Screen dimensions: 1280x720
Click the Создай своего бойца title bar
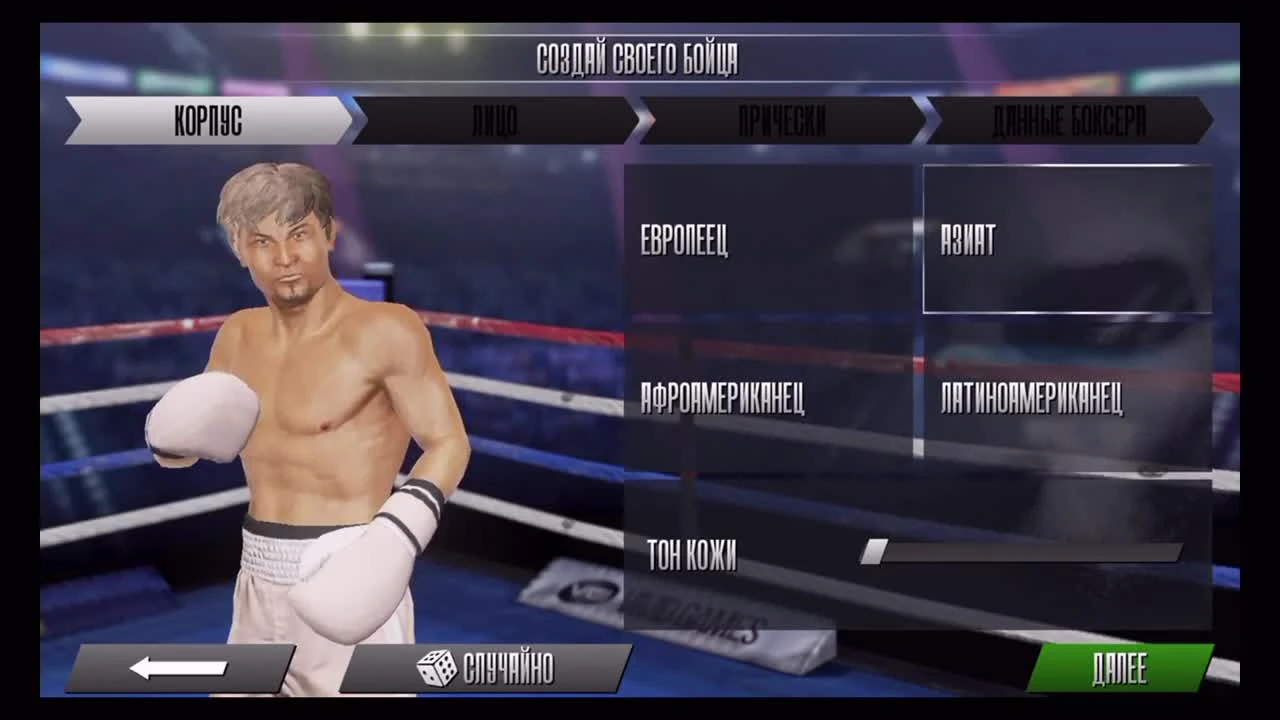pyautogui.click(x=640, y=58)
